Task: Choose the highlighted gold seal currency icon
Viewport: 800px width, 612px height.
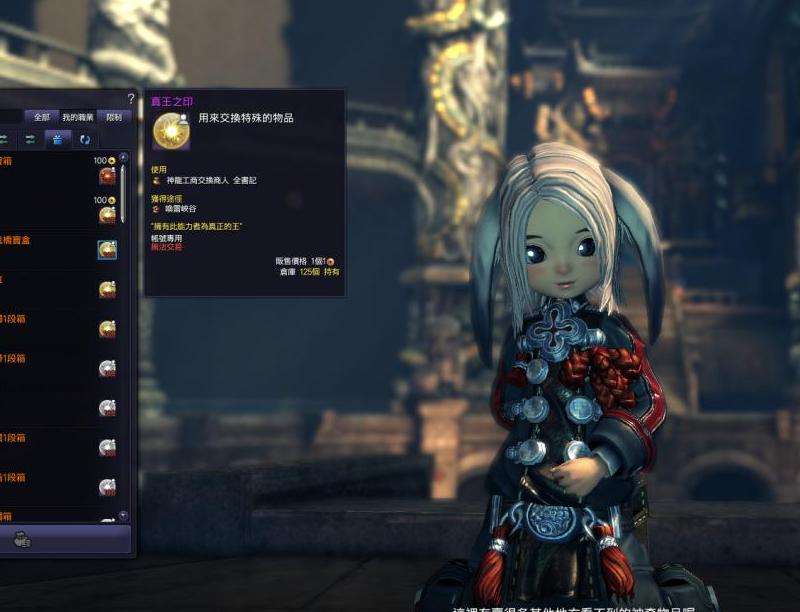Action: coord(107,250)
